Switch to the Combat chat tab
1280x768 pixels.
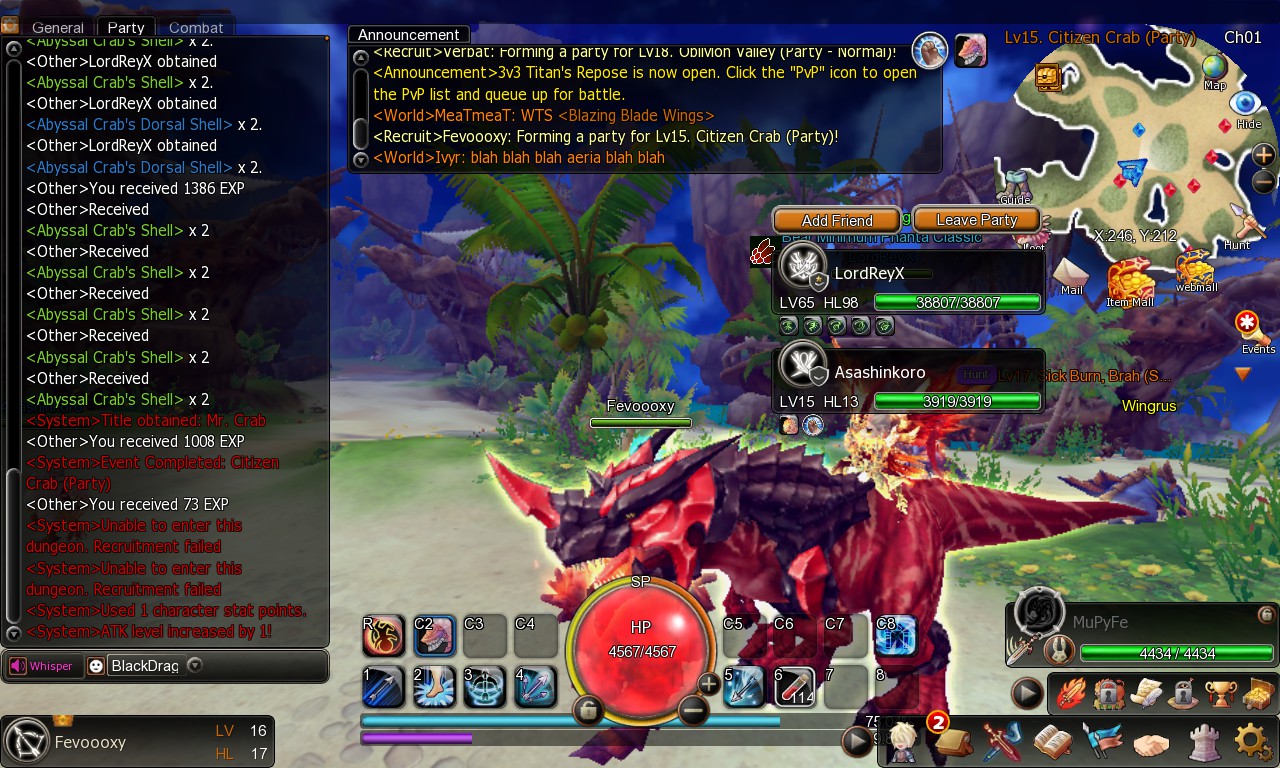click(x=196, y=27)
